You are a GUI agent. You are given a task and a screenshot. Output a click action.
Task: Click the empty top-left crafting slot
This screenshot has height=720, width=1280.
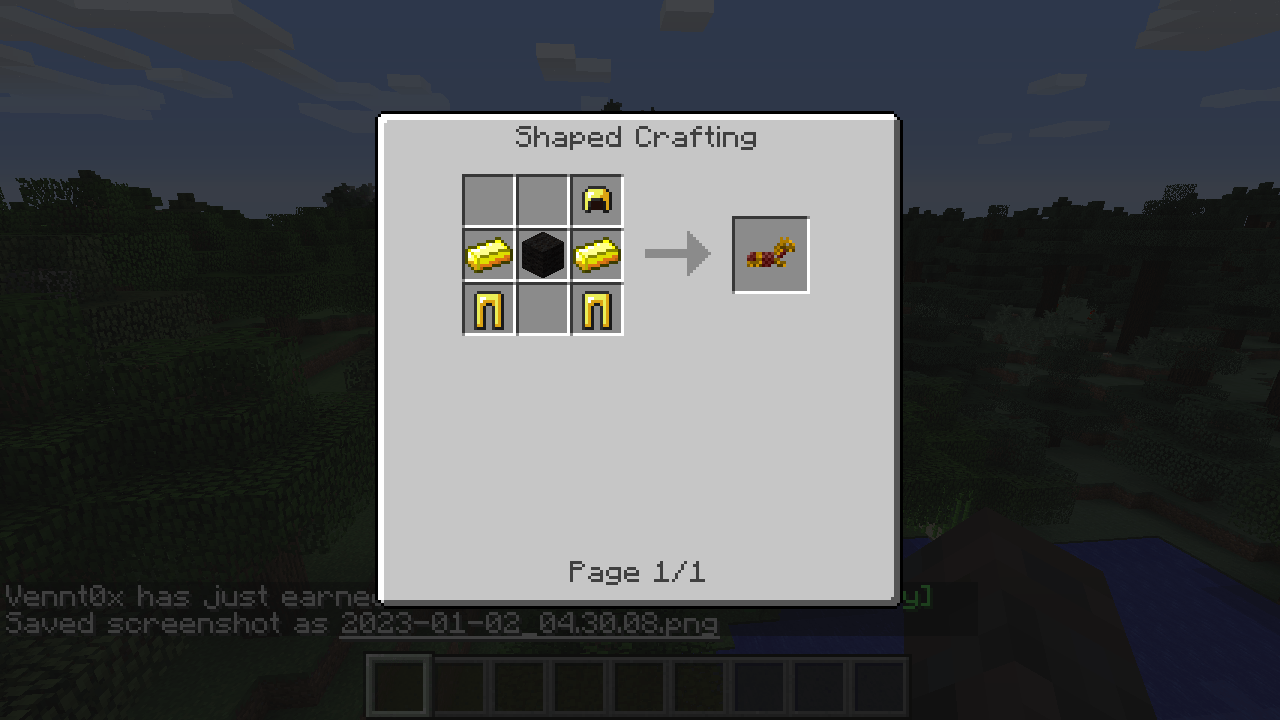[488, 199]
